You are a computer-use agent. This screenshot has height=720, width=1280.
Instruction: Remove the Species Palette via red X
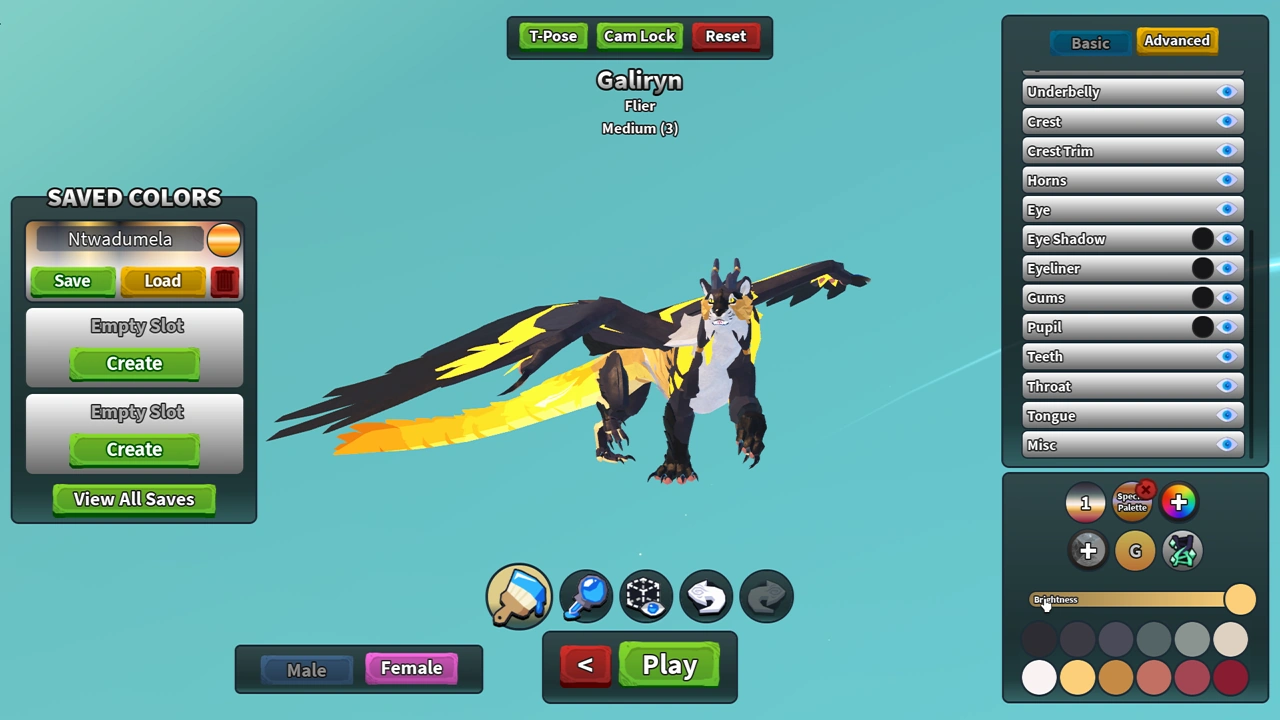point(1146,489)
